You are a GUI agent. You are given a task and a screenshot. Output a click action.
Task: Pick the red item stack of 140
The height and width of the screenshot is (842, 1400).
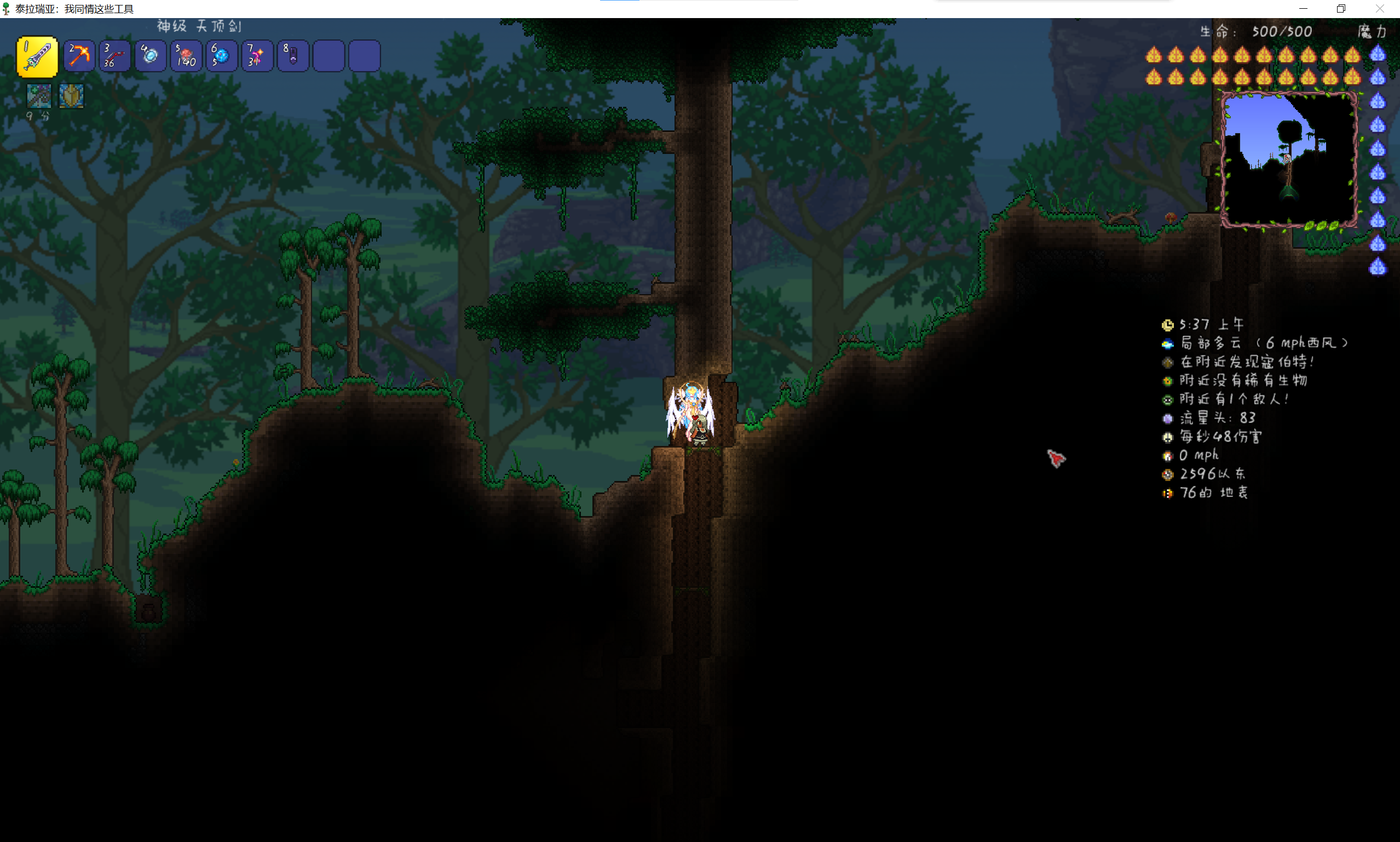(x=186, y=56)
